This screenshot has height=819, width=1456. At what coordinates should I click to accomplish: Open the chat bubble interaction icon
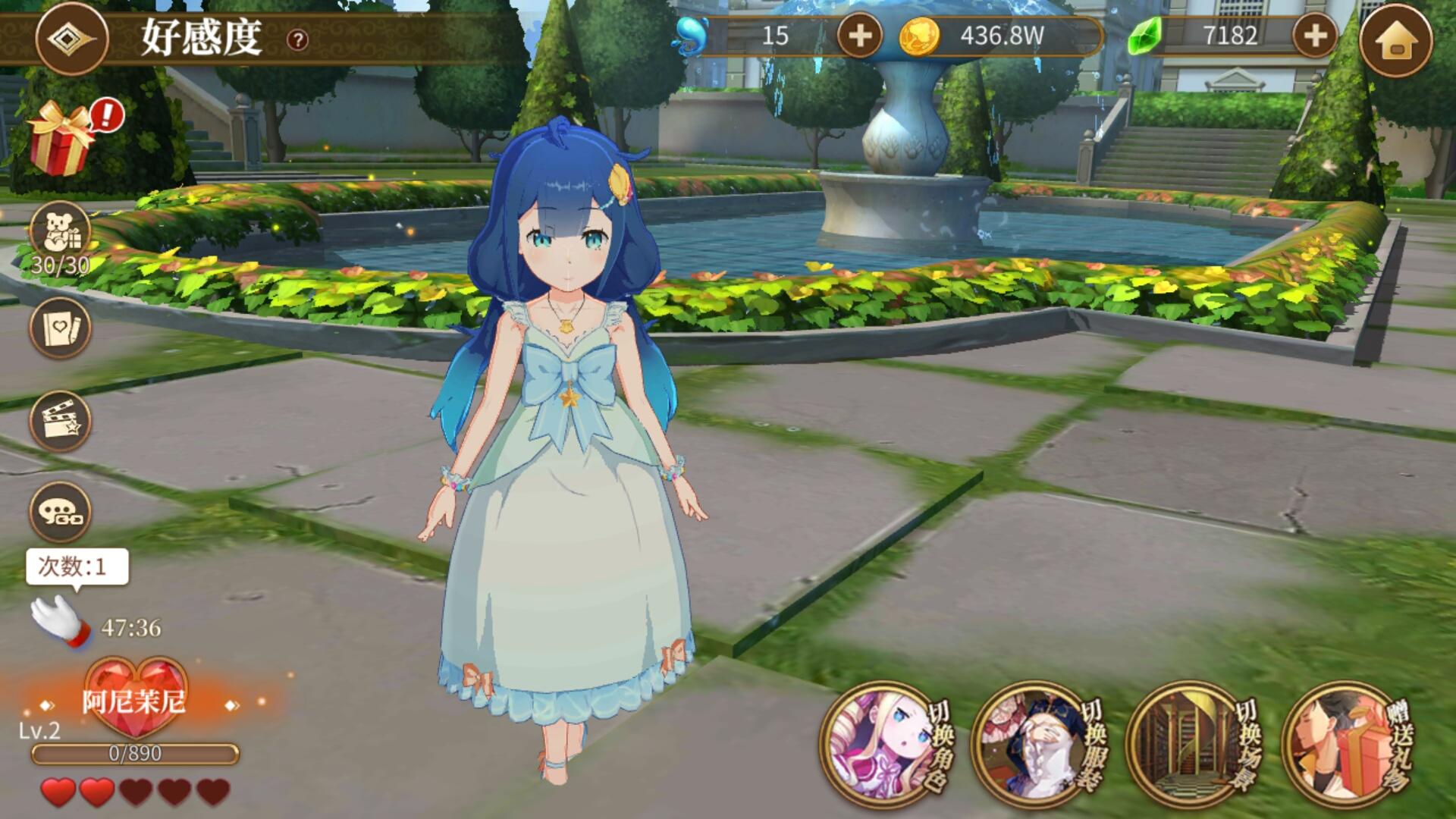pos(61,512)
